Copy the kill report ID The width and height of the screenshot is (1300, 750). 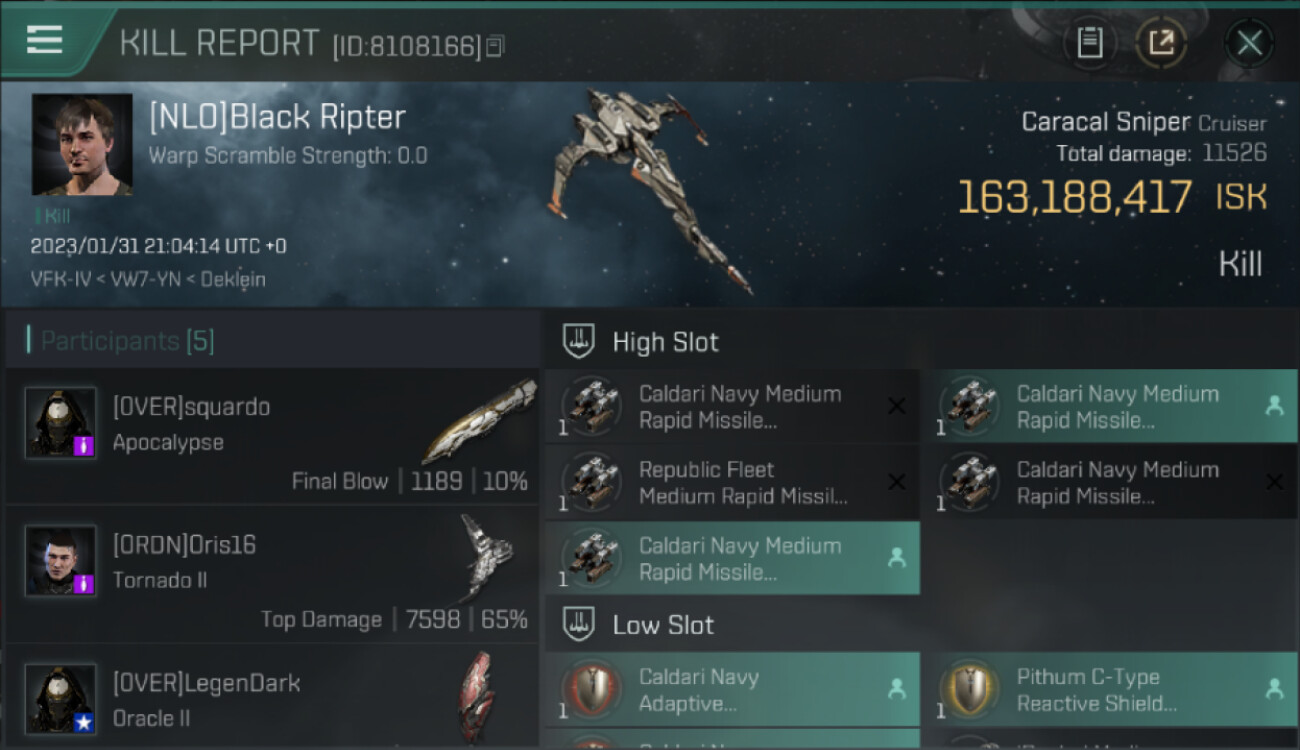[x=496, y=46]
